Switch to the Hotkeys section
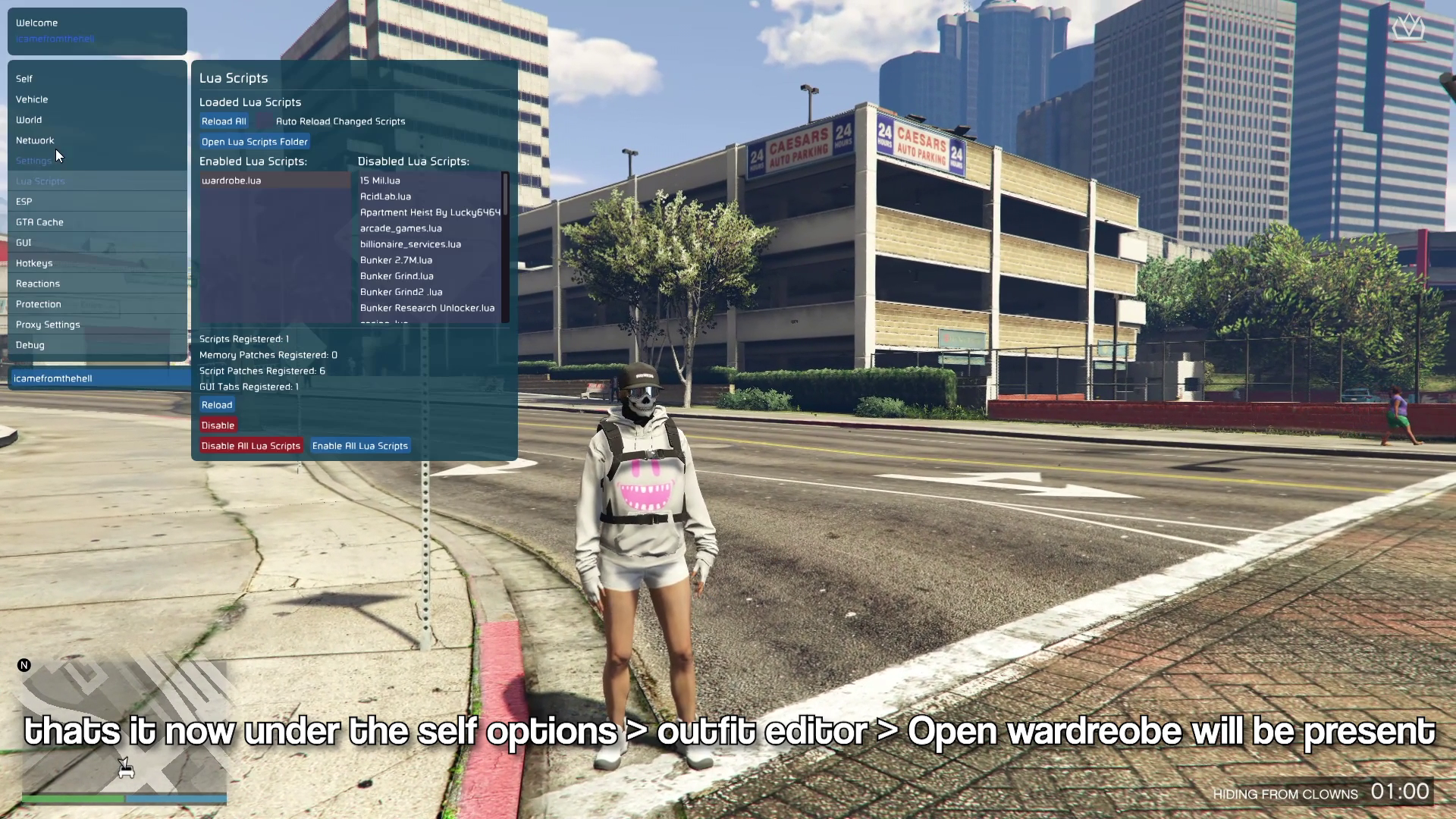 [x=34, y=263]
